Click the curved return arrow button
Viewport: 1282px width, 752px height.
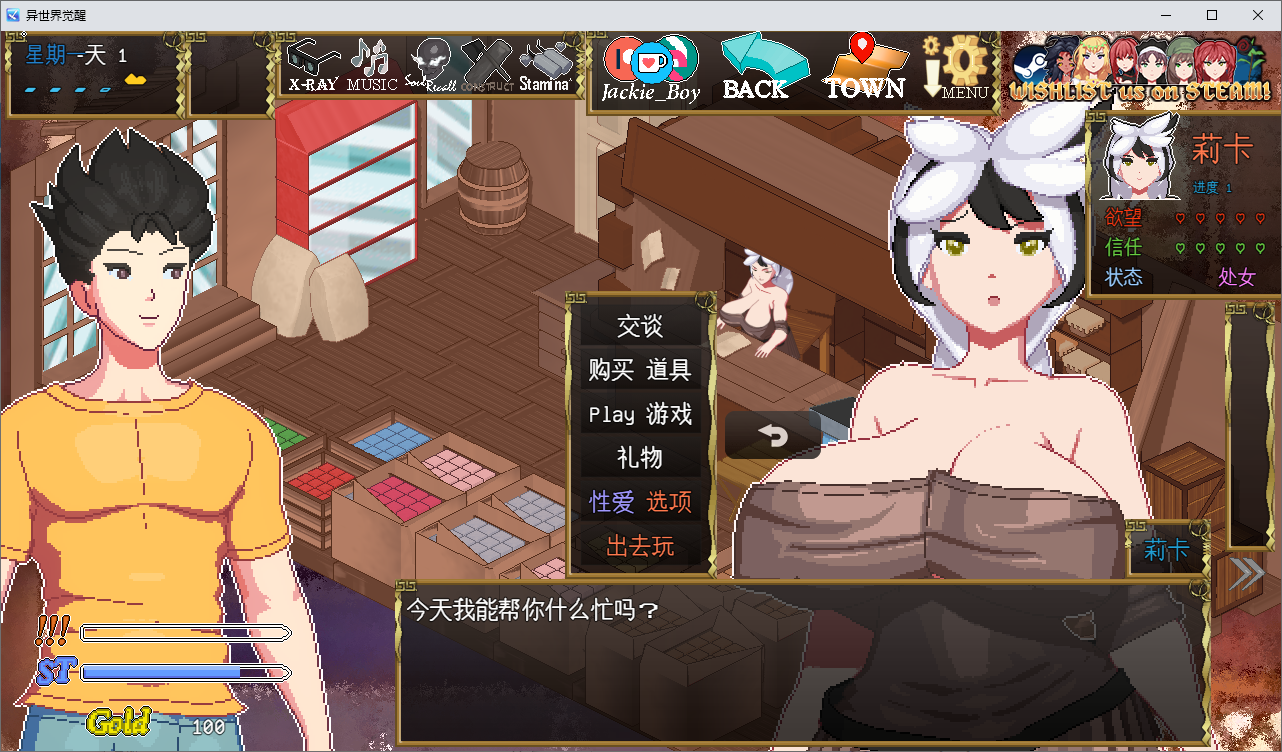pos(772,436)
